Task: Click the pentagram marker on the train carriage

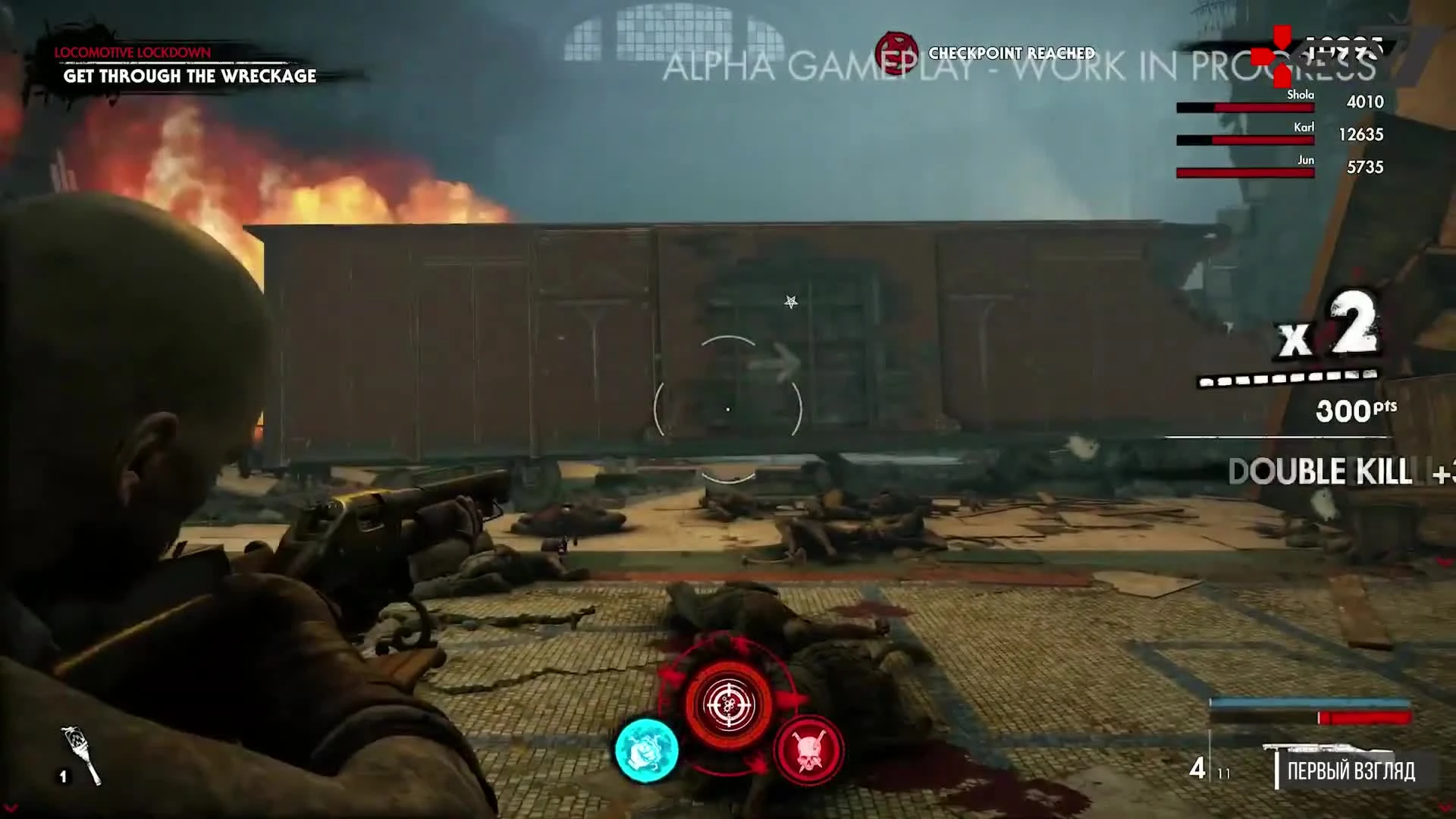Action: (789, 302)
